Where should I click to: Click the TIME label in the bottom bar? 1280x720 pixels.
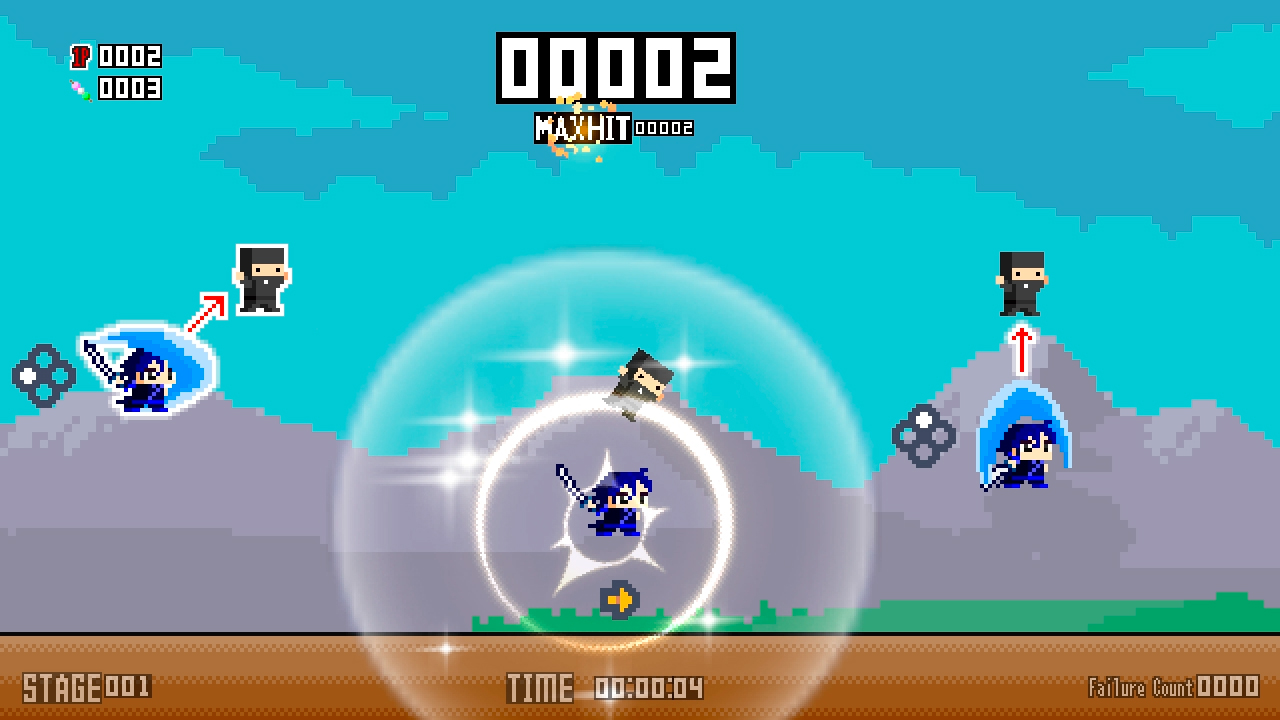tap(540, 688)
